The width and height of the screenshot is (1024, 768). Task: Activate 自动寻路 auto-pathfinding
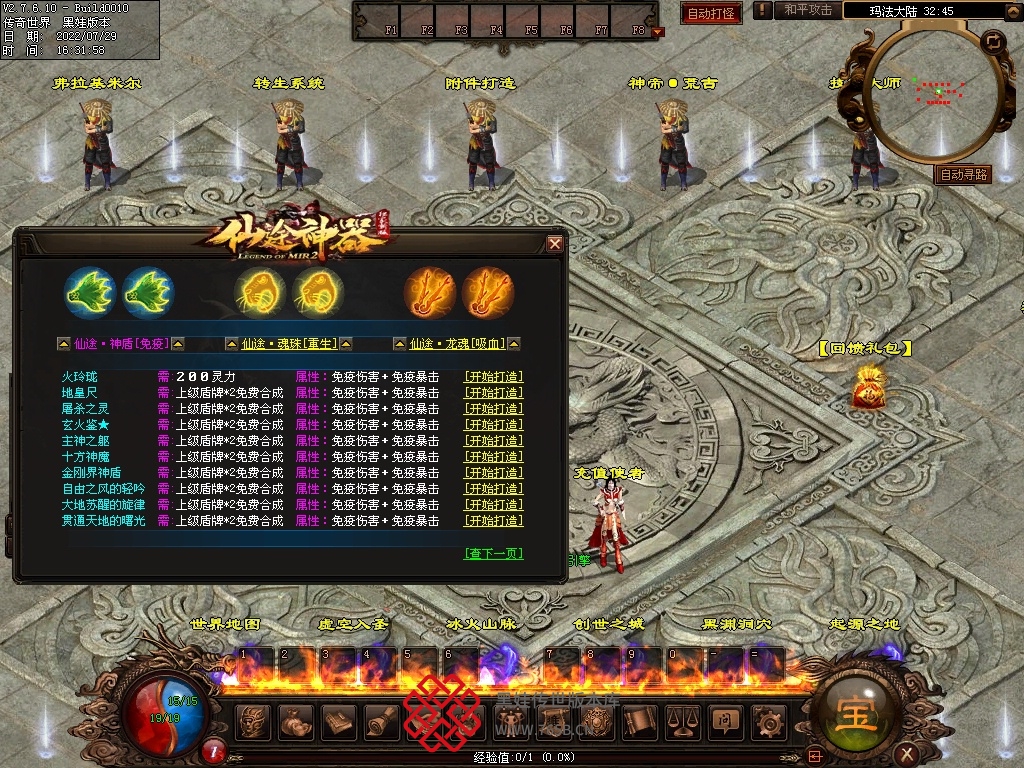963,174
